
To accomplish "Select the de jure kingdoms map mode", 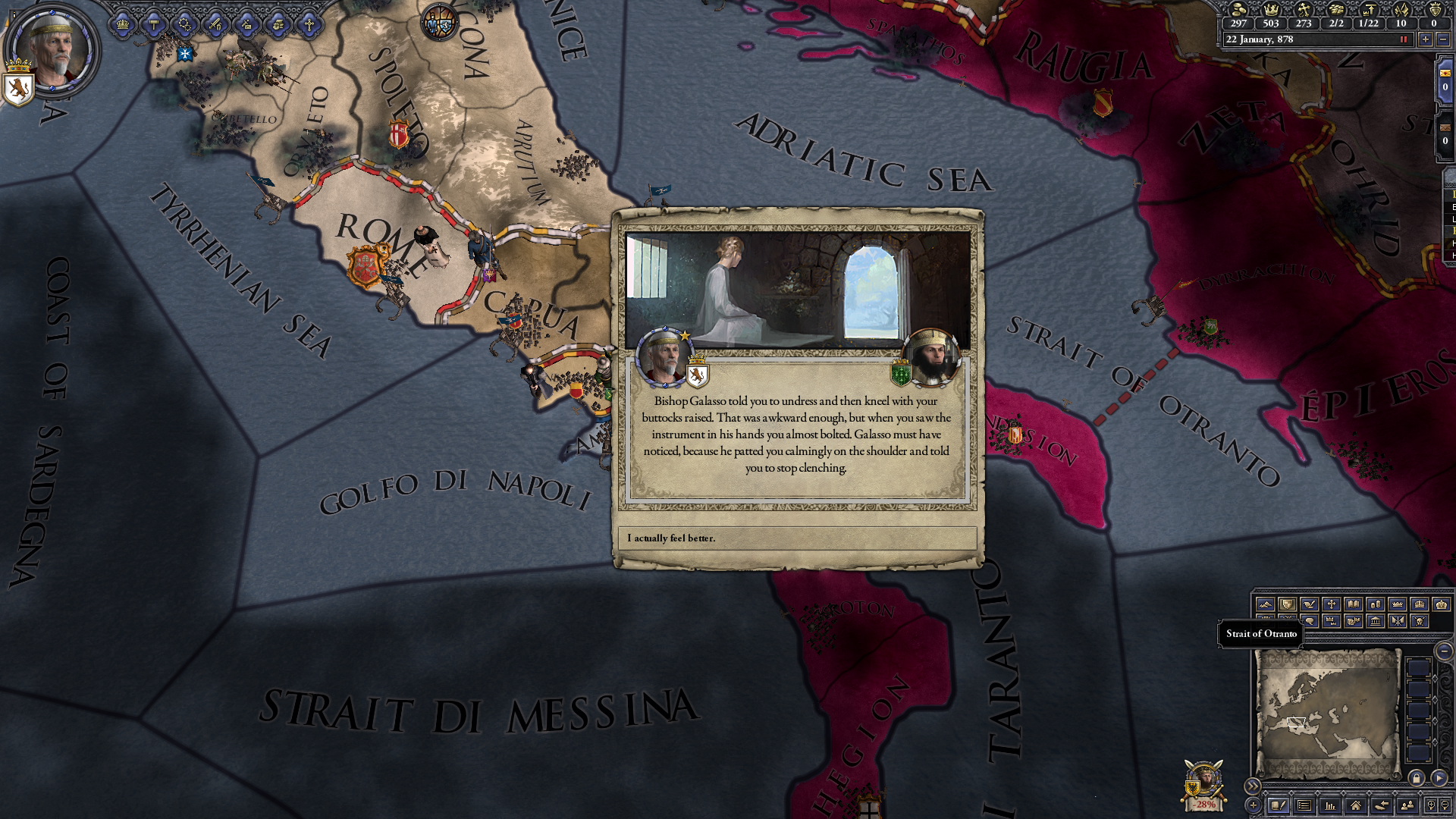I will 1419,604.
